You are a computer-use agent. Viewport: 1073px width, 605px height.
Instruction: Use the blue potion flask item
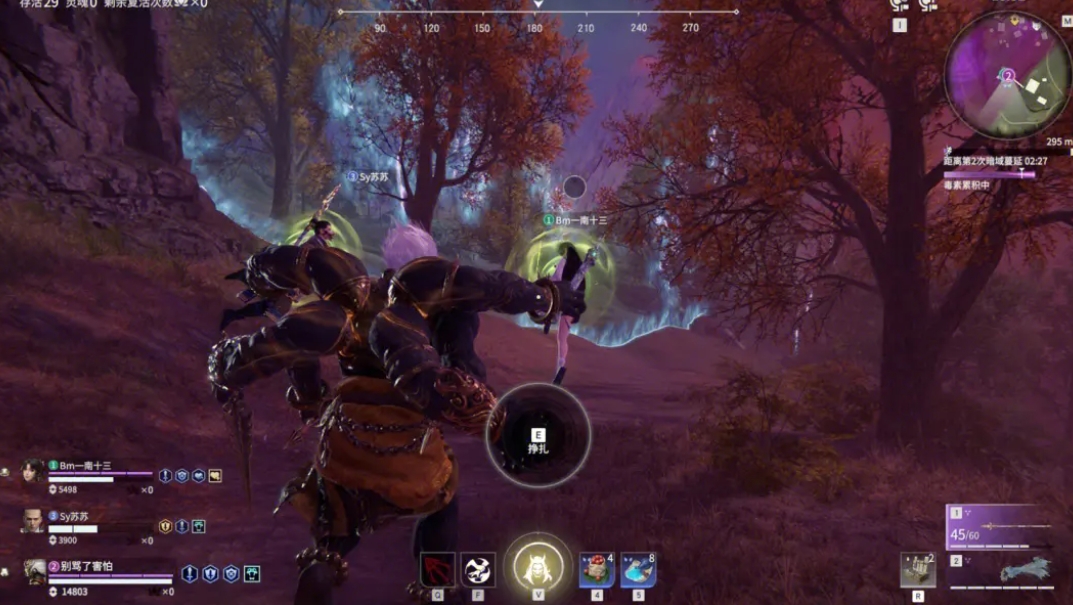(x=637, y=570)
